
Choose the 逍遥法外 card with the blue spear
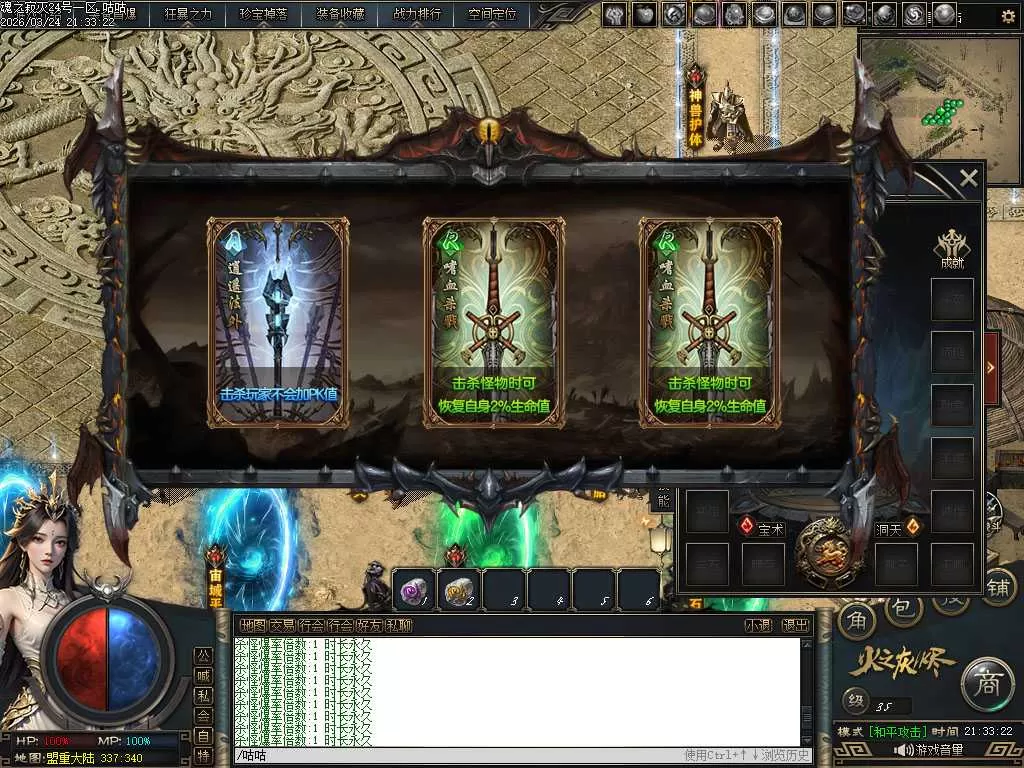point(278,322)
